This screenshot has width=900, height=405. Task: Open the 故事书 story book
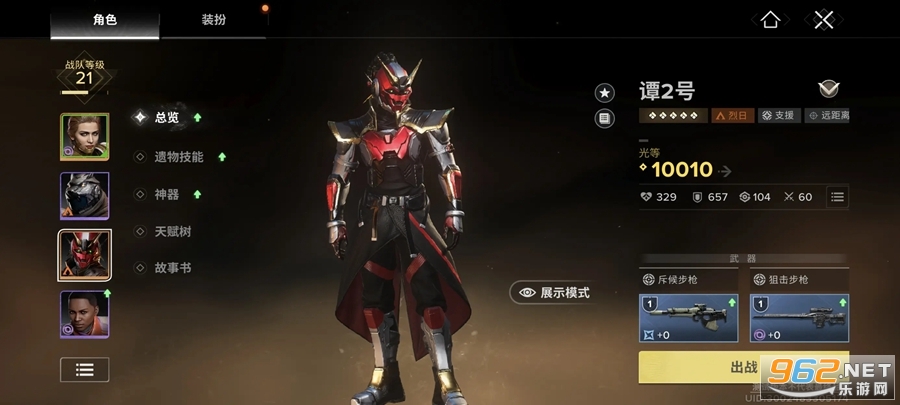(172, 268)
